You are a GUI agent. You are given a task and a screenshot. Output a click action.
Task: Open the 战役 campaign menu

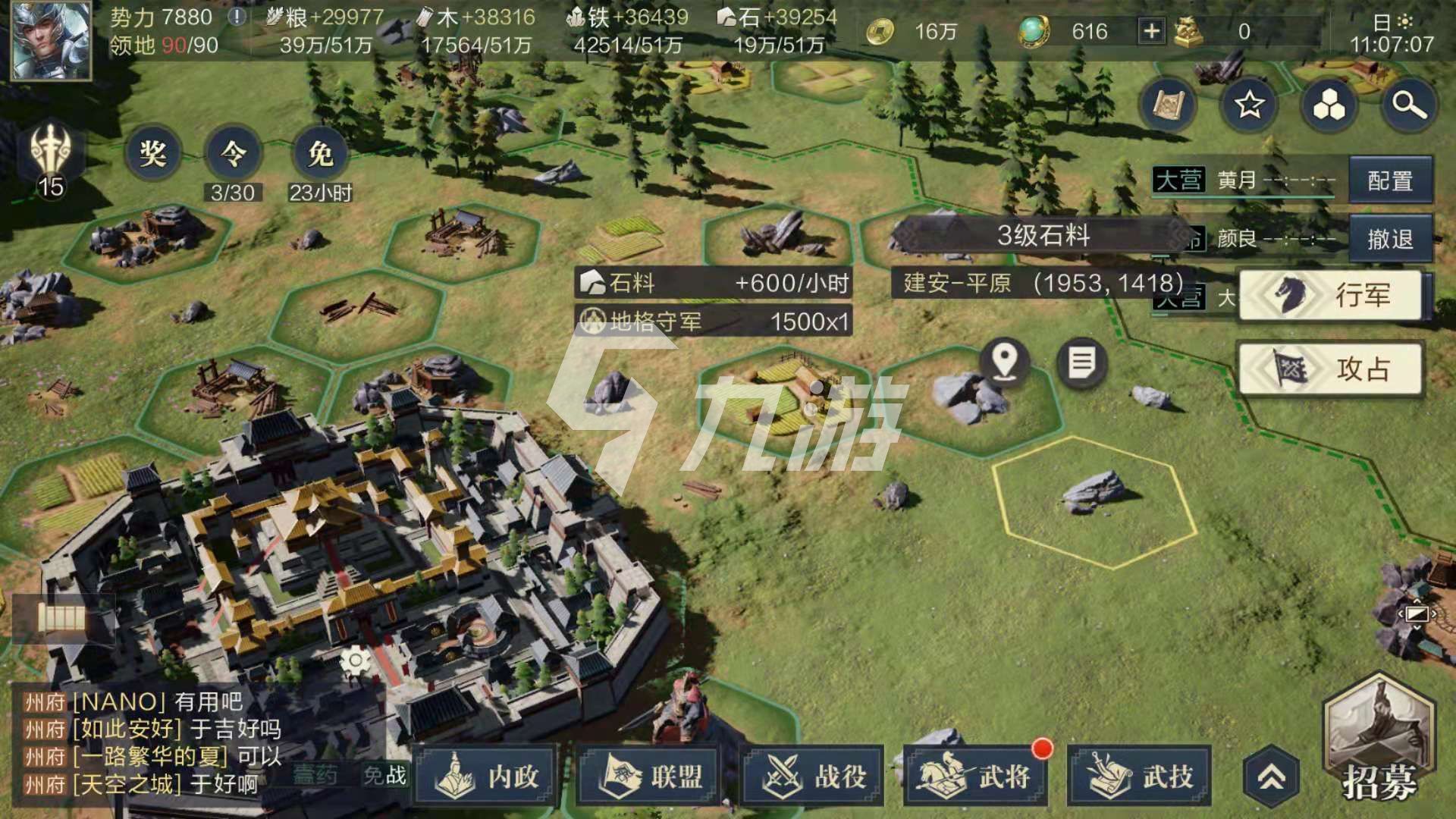click(815, 775)
